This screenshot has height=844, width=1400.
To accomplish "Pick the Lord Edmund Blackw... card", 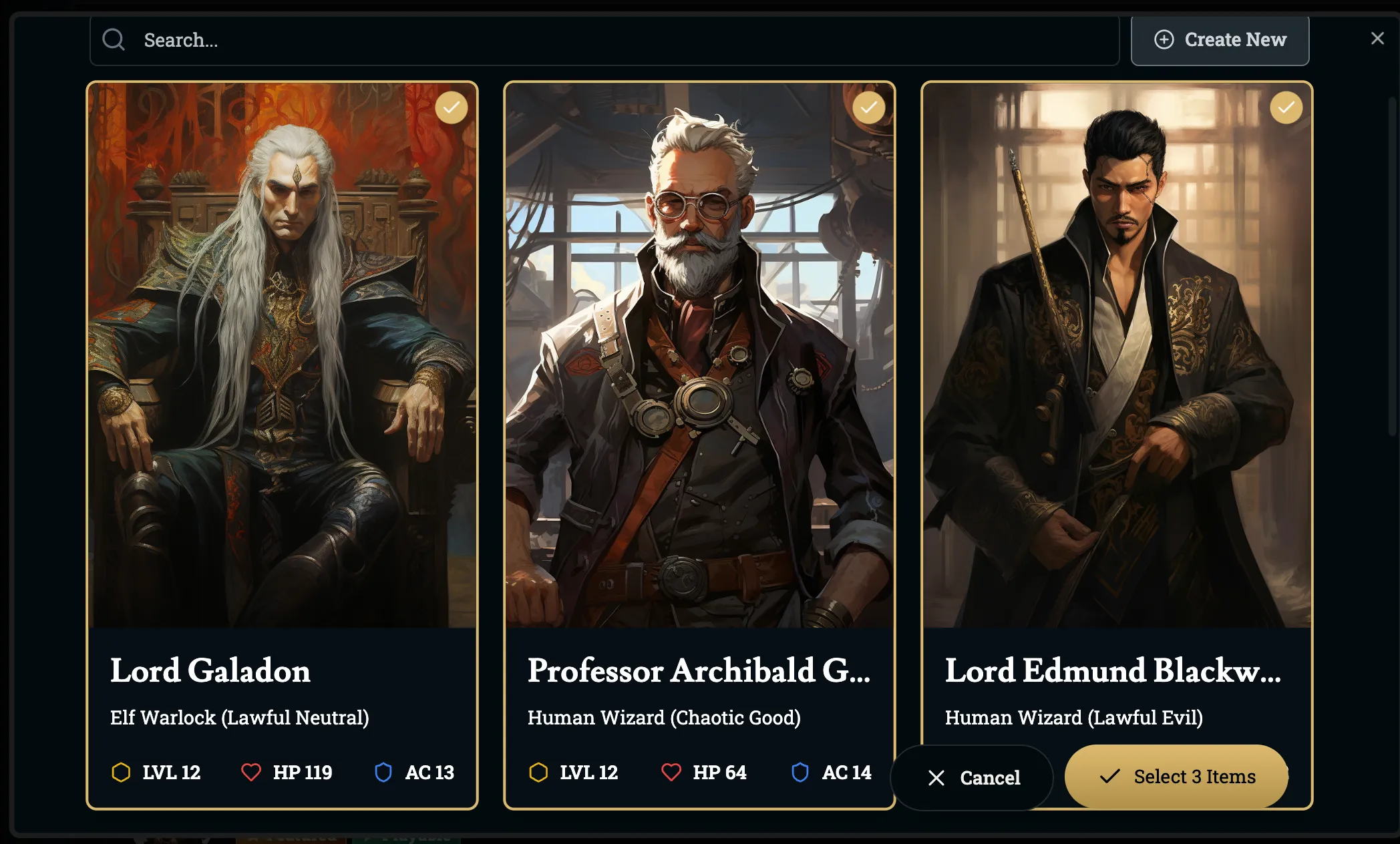I will (1116, 401).
